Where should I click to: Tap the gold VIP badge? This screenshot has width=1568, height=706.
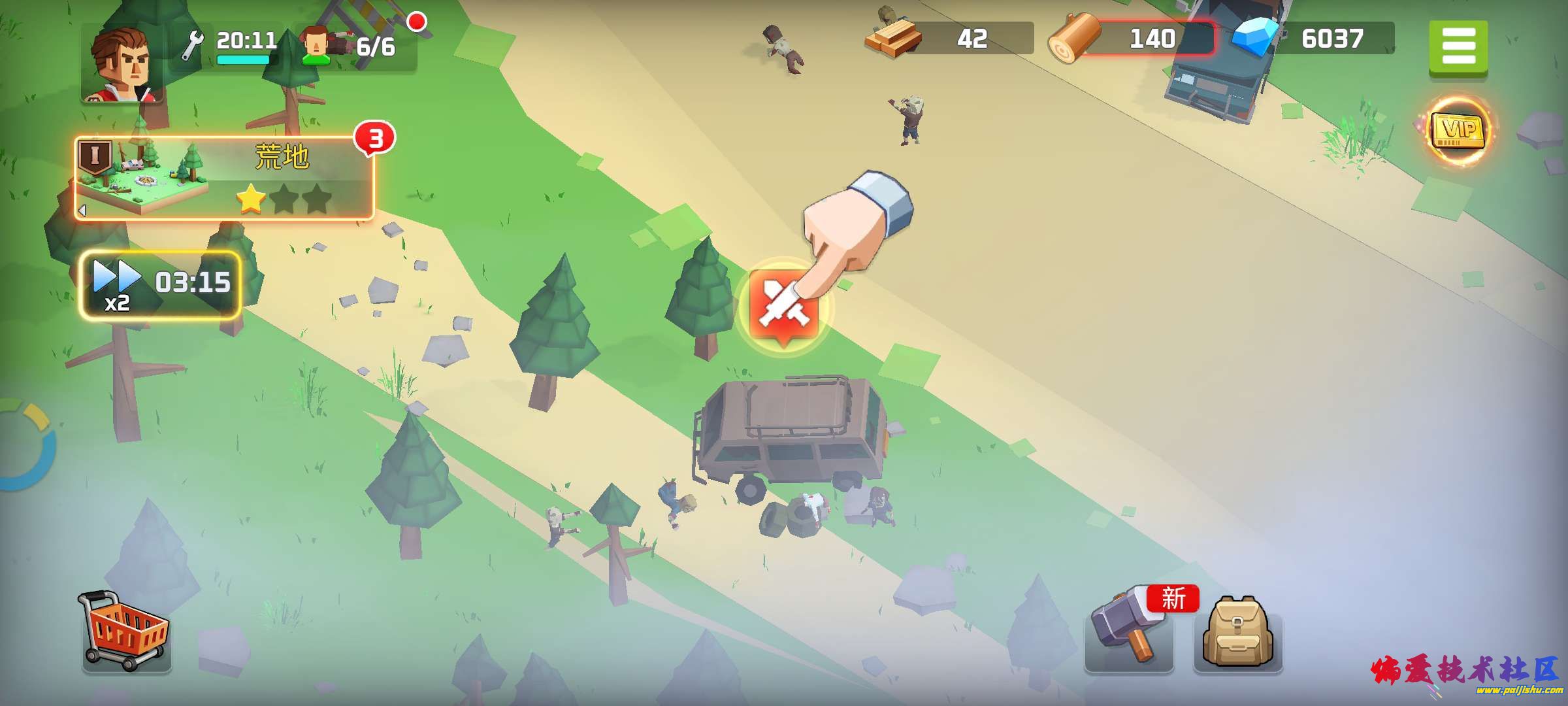tap(1458, 131)
